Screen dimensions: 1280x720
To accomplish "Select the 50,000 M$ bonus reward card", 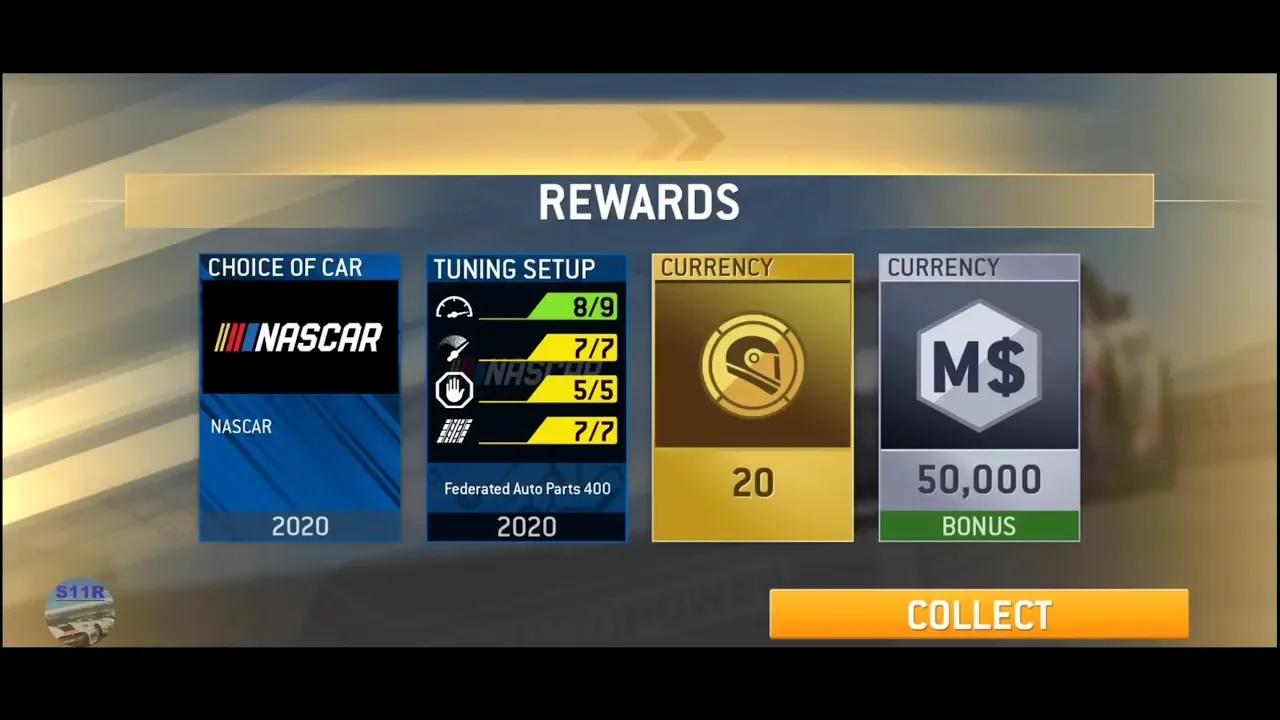I will point(978,397).
